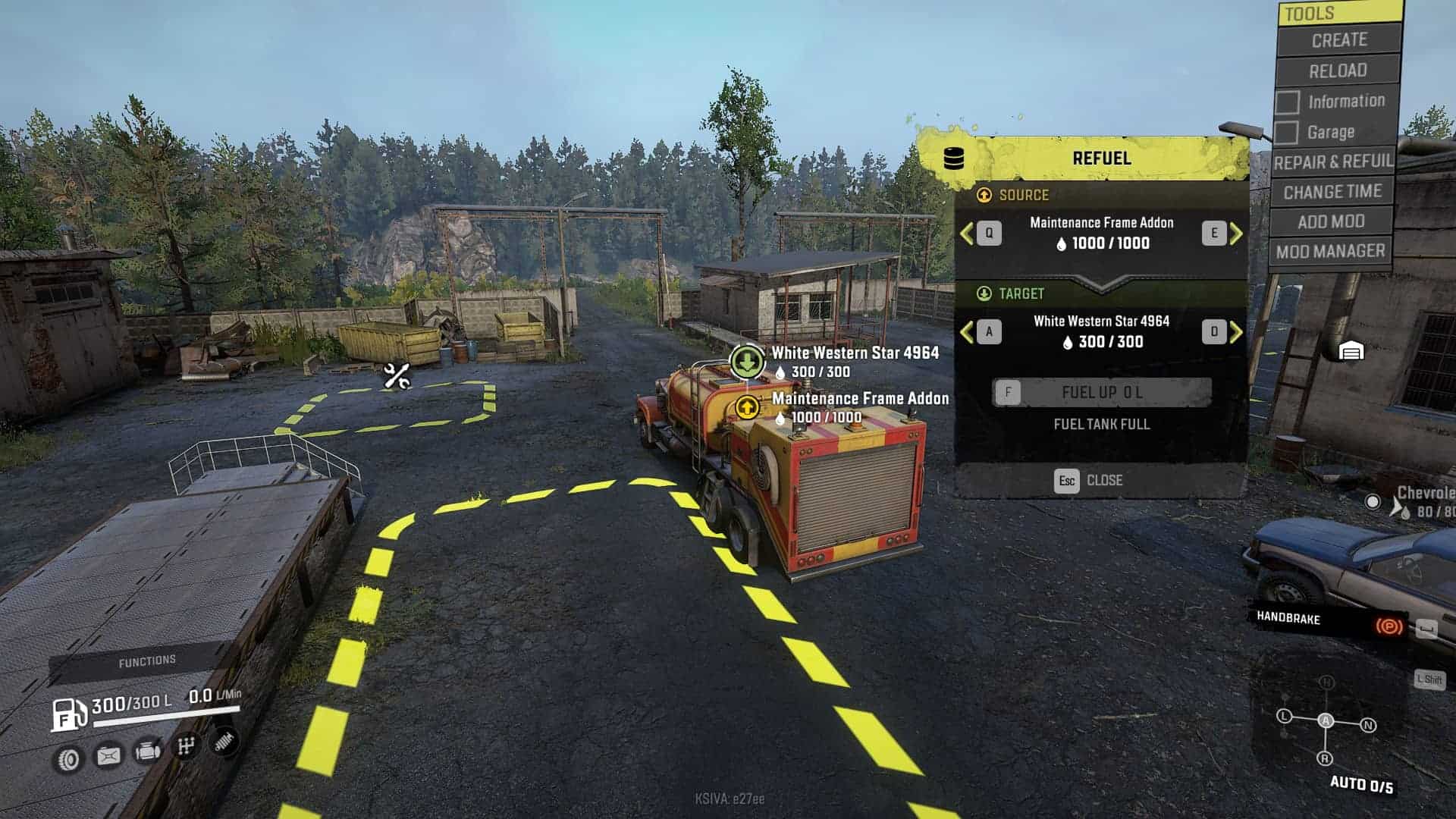
Task: Select RELOAD in the Tools menu
Action: 1338,71
